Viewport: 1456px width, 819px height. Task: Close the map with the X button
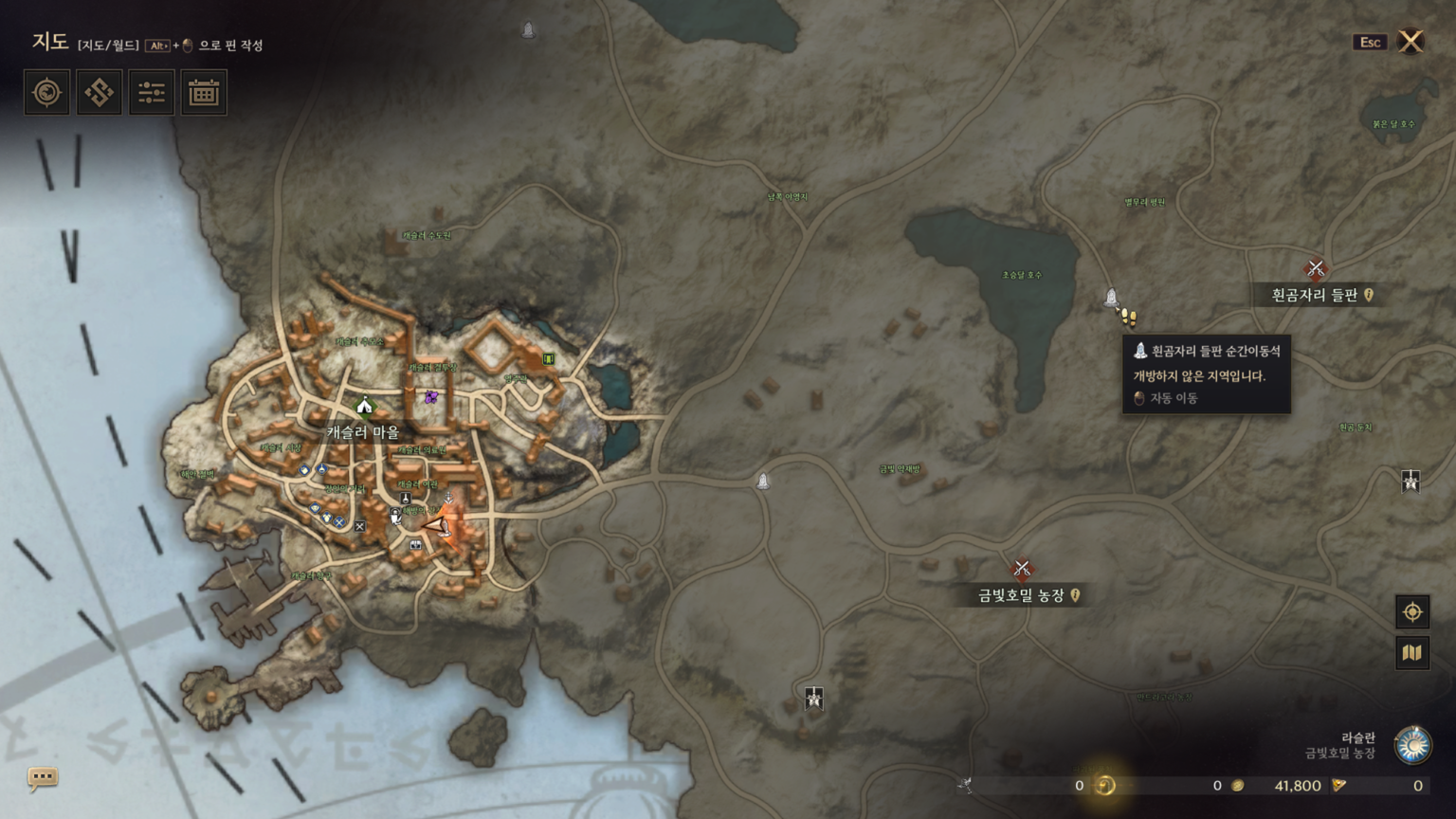pos(1410,42)
